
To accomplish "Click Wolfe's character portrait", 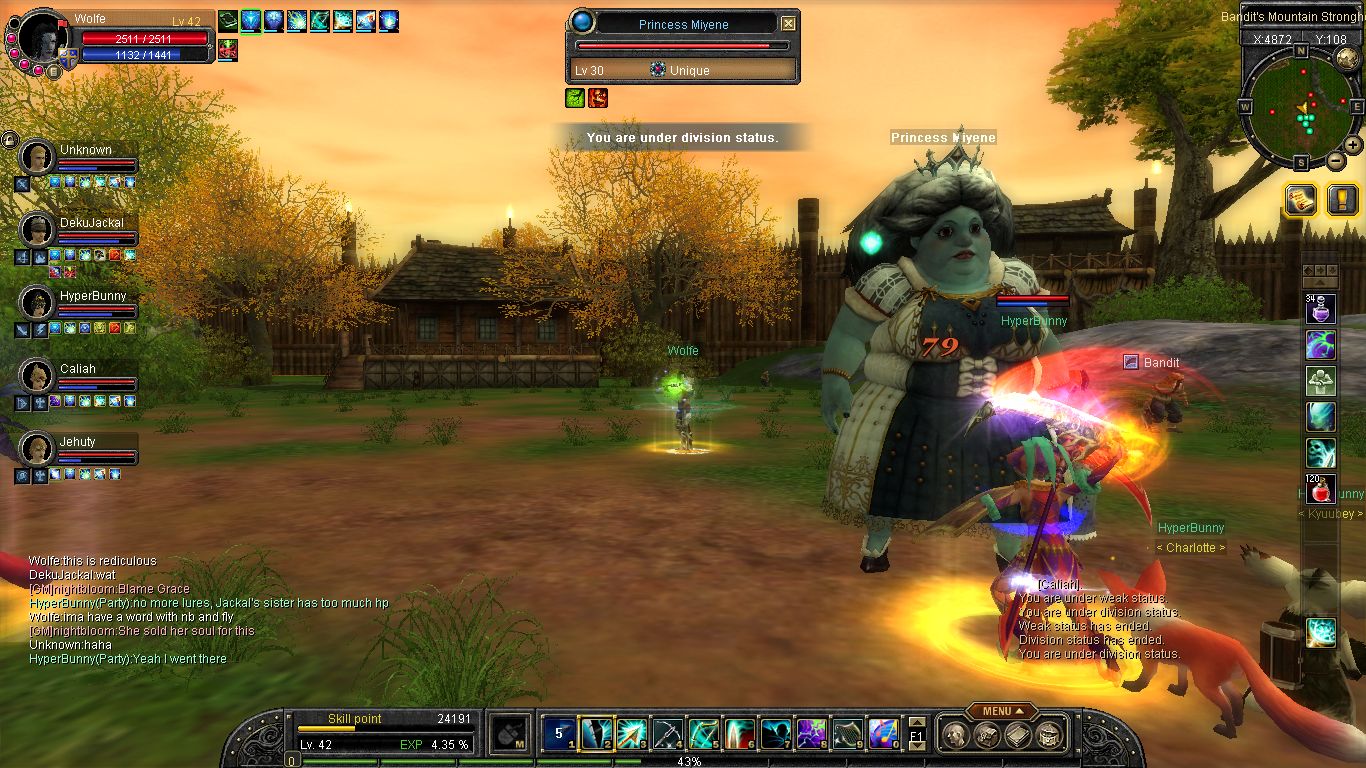I will tap(42, 39).
